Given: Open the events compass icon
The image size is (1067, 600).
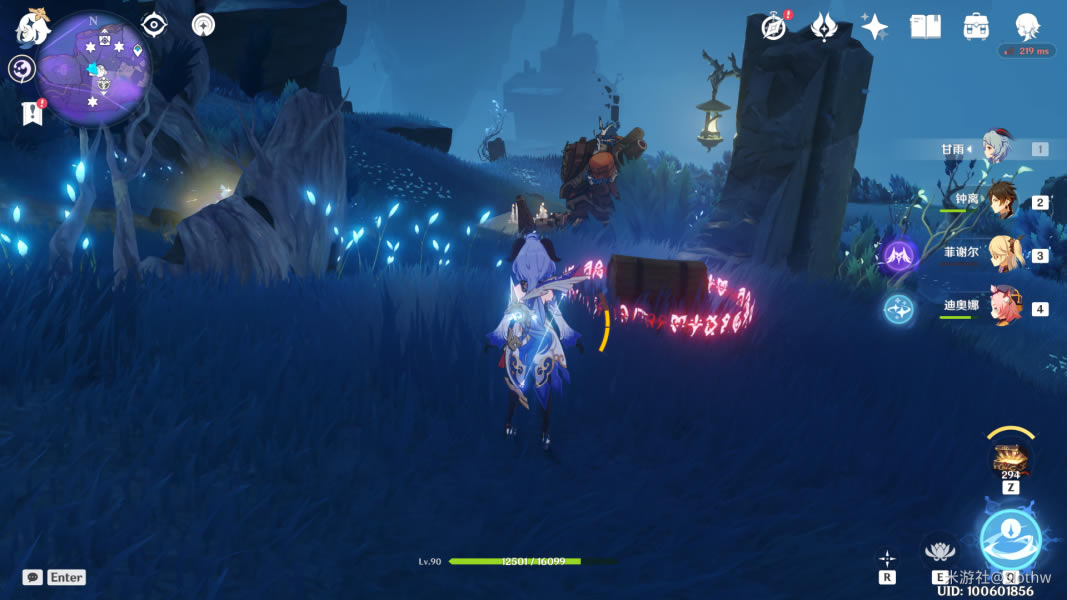Looking at the screenshot, I should [774, 27].
